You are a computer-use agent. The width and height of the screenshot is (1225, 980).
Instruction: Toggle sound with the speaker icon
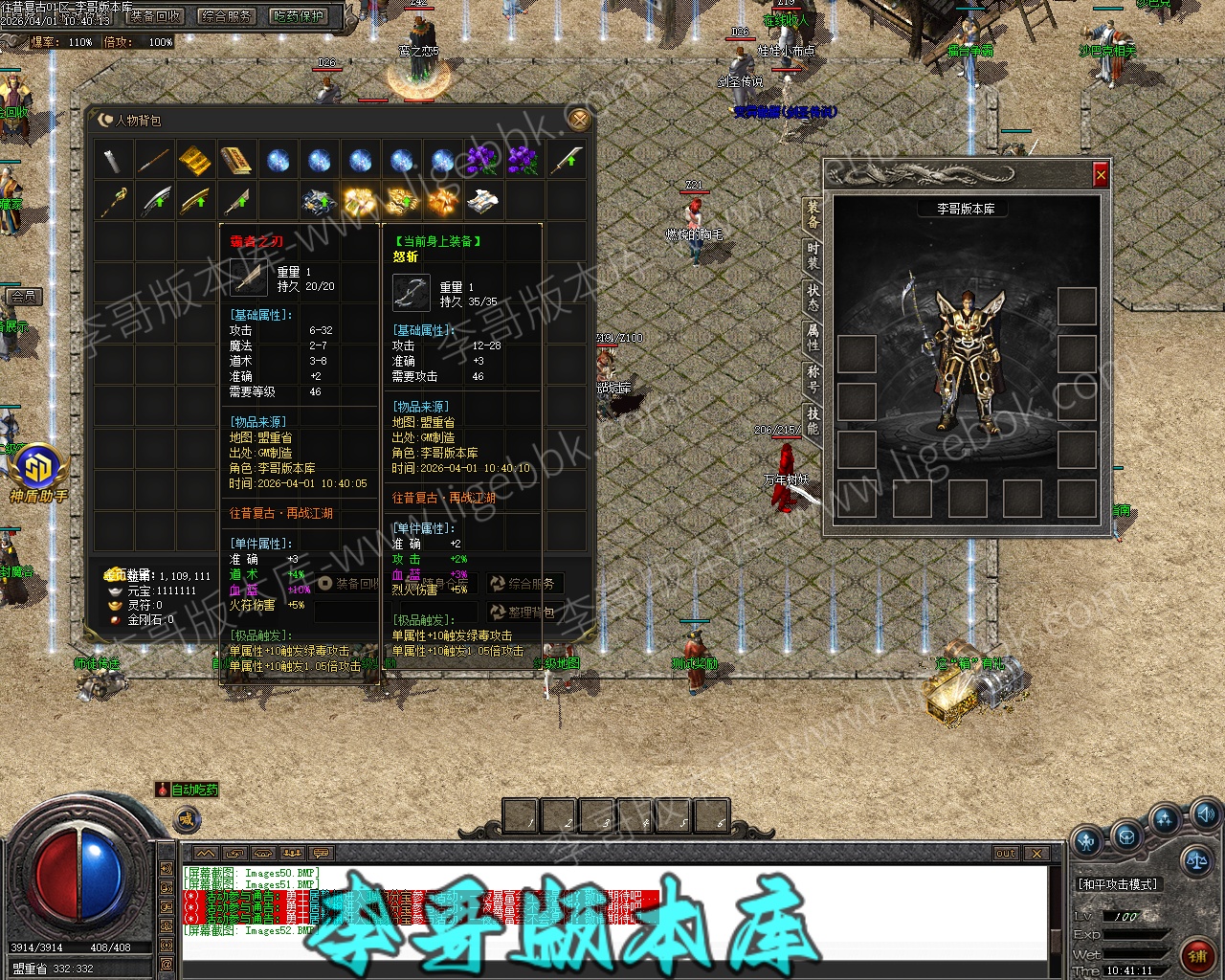pos(1205,814)
